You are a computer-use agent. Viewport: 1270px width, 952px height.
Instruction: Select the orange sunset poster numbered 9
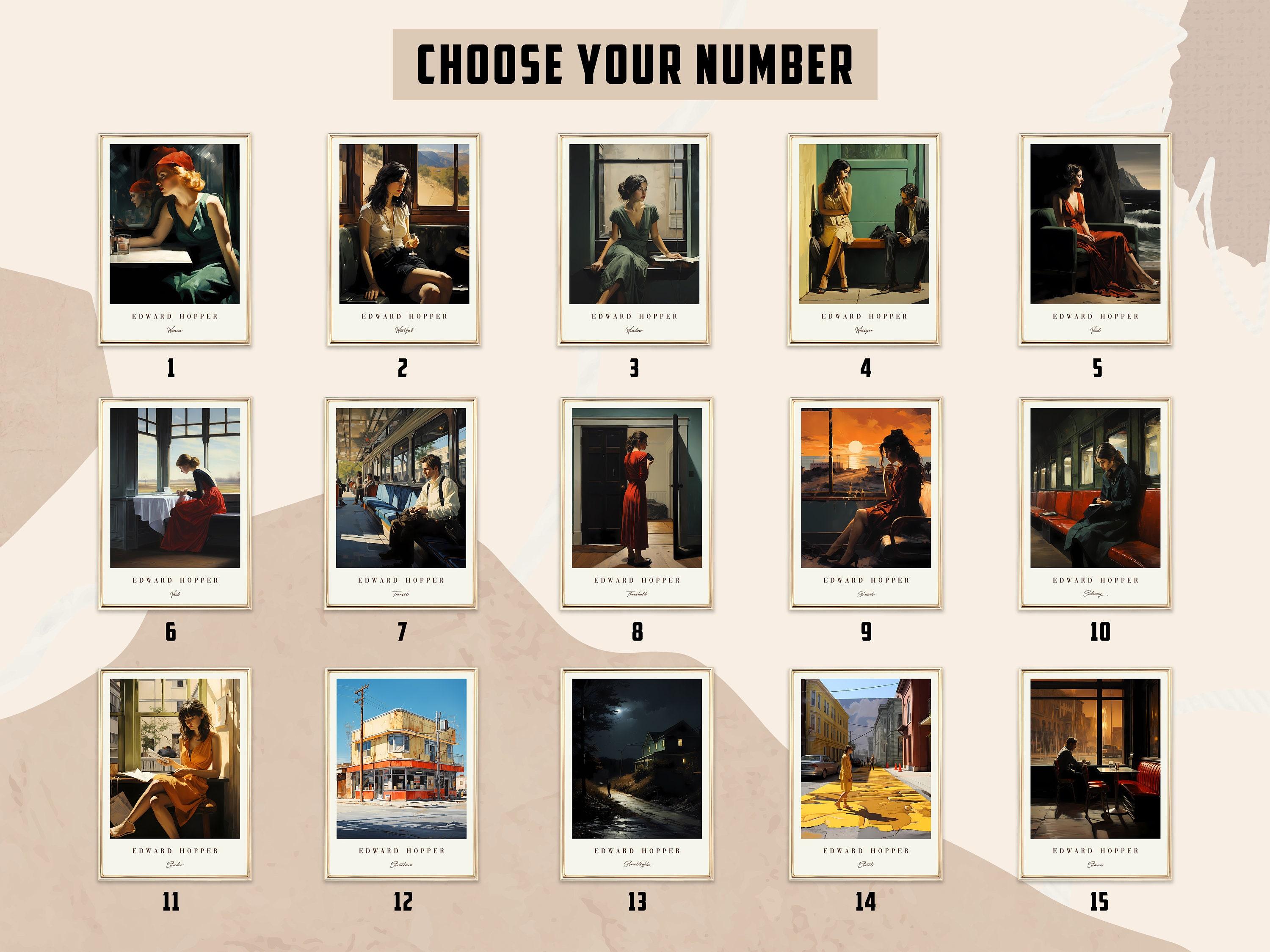click(x=866, y=488)
